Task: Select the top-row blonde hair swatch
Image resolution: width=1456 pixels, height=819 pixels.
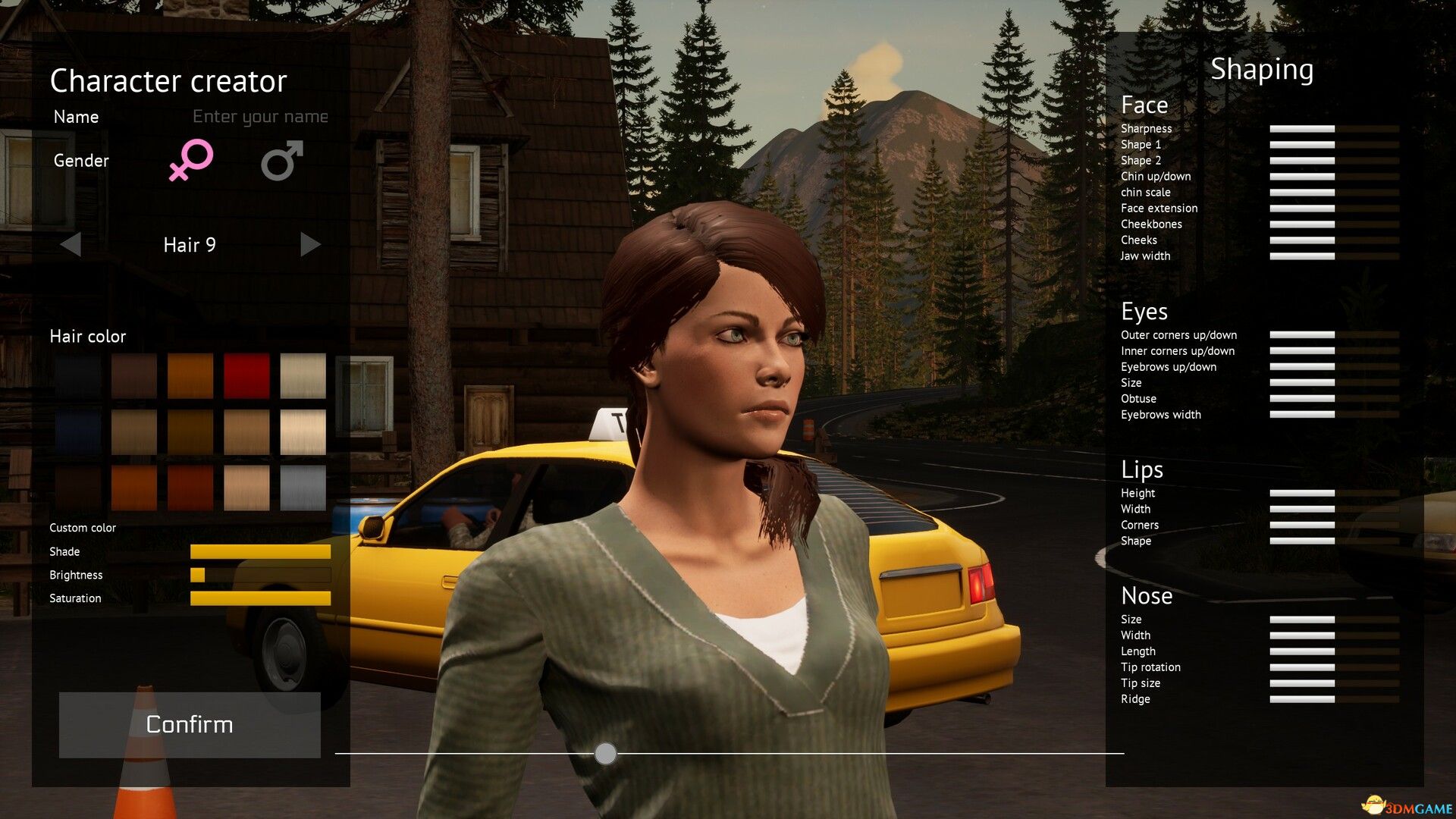Action: [303, 375]
